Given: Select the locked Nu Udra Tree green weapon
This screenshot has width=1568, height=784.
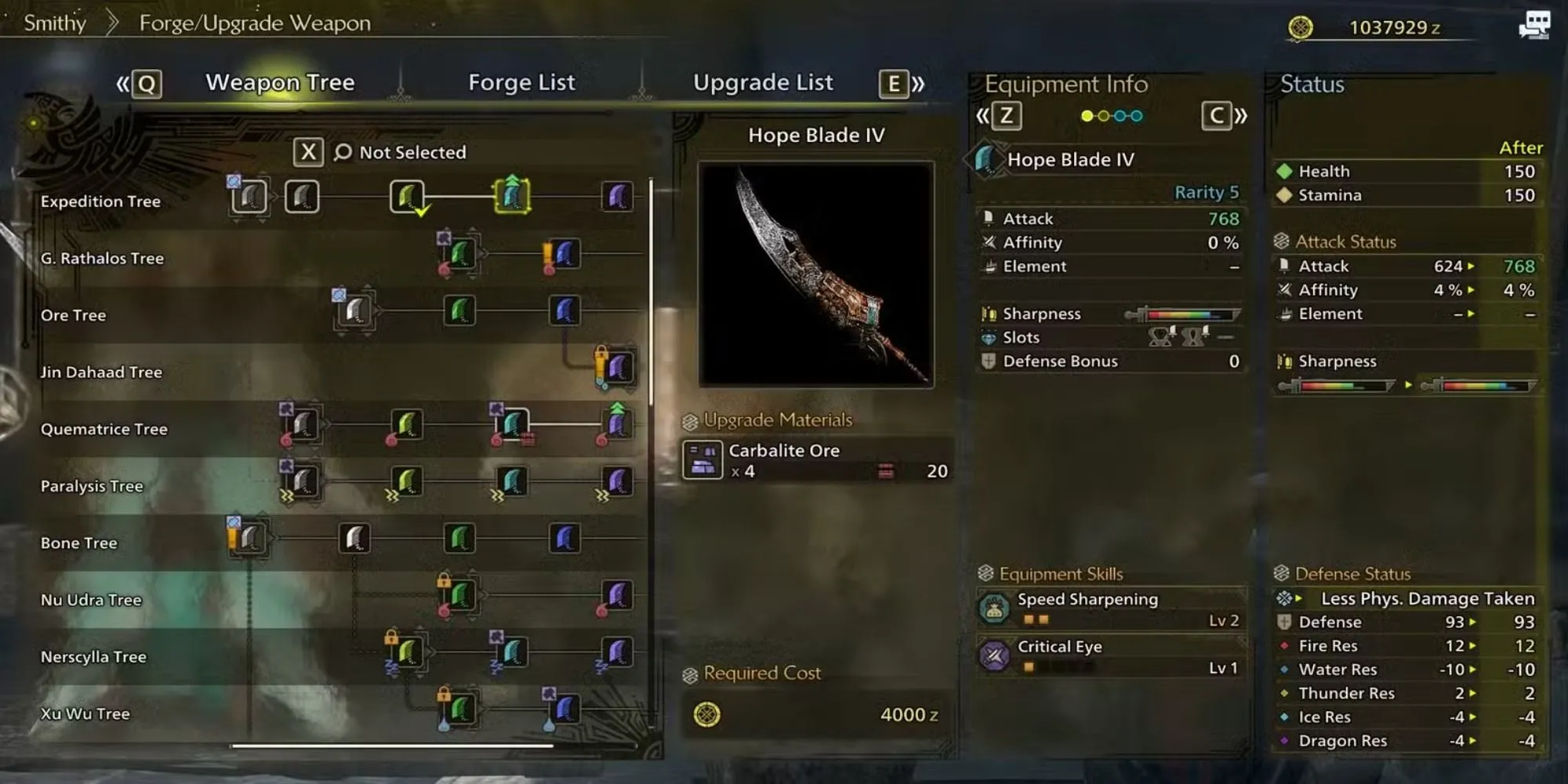Looking at the screenshot, I should tap(460, 596).
